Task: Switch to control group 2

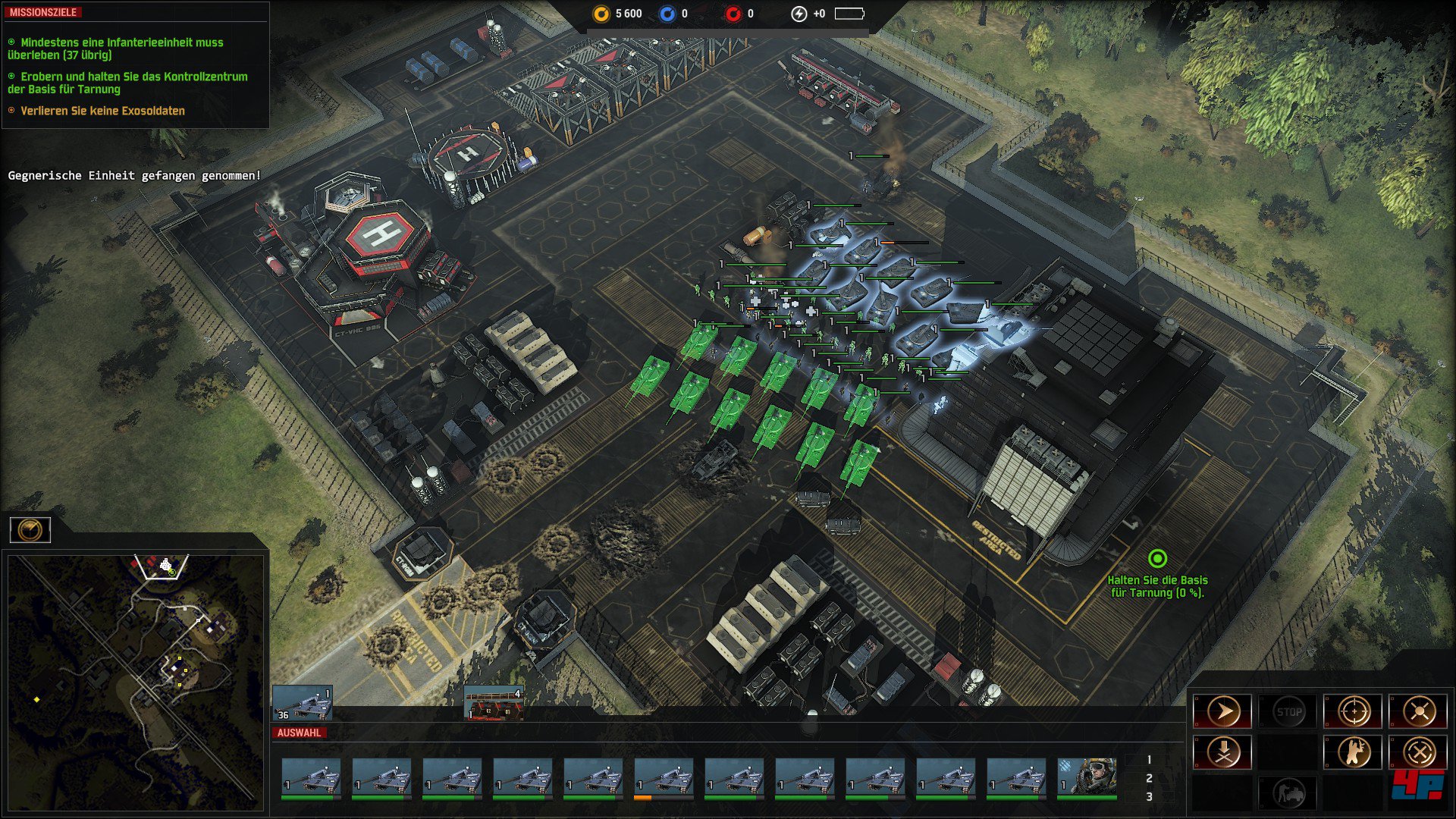Action: [1149, 778]
